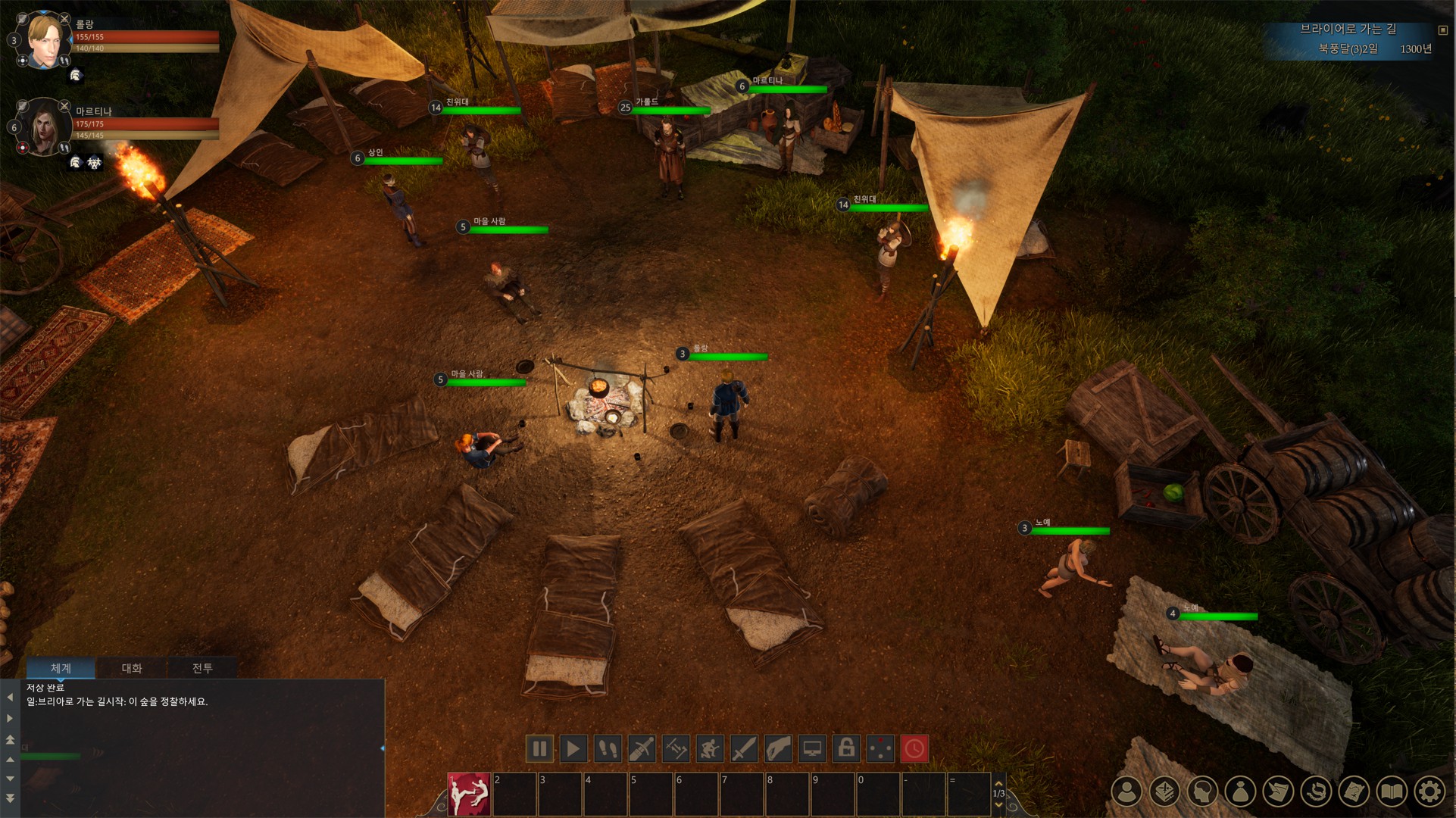1456x818 pixels.
Task: Resume game with the play arrow button
Action: [x=573, y=749]
